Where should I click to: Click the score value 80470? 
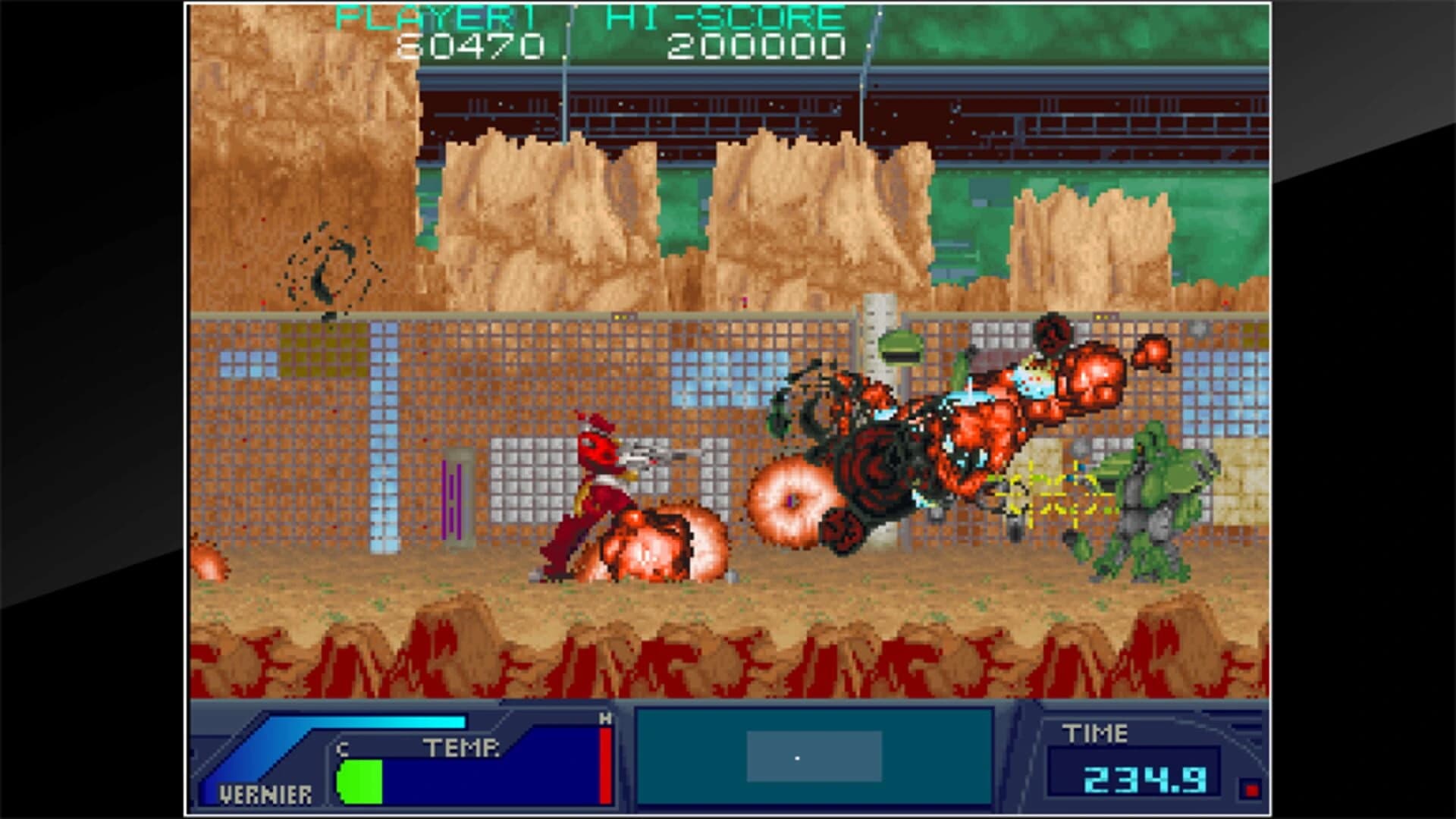470,45
